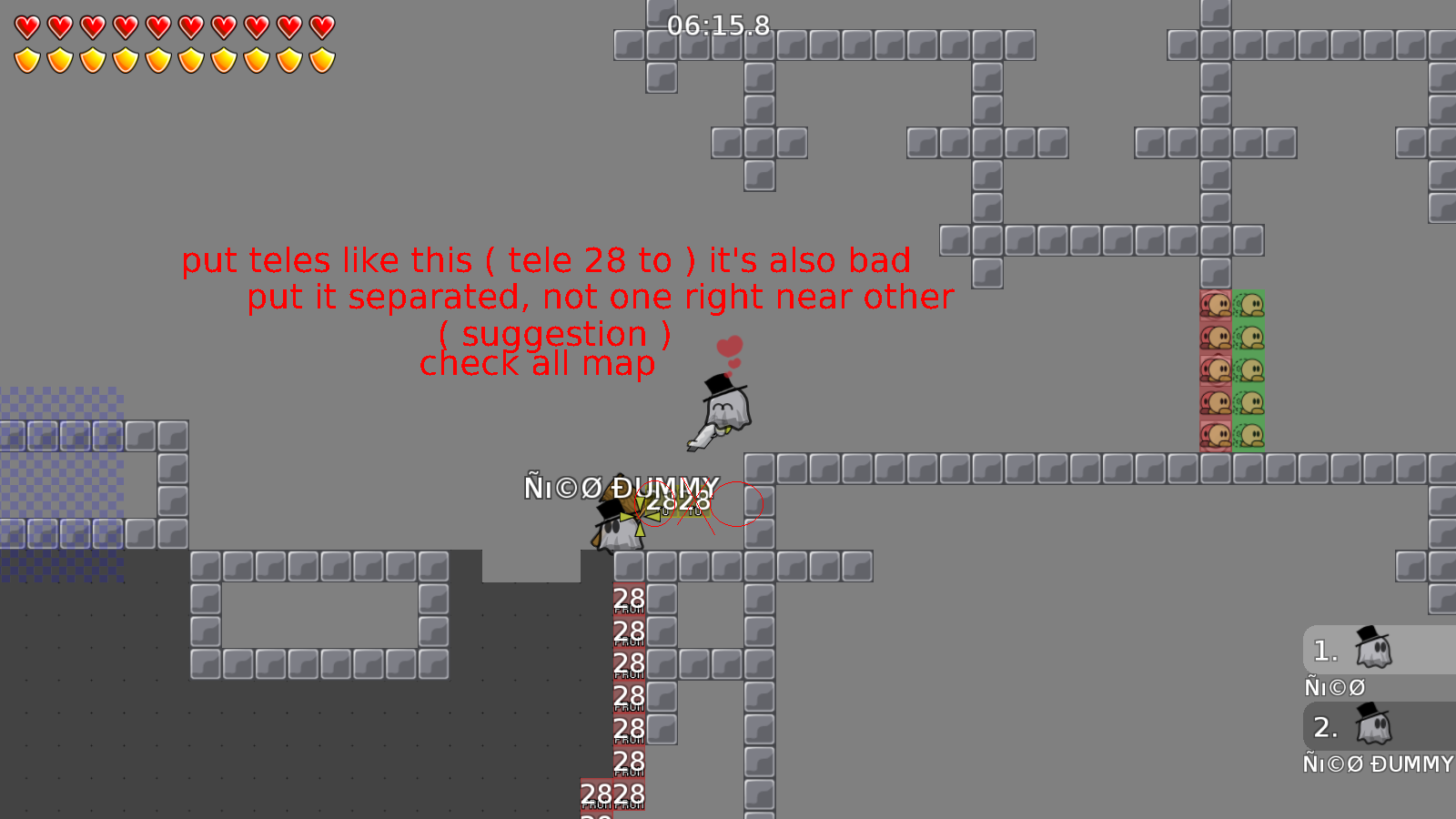This screenshot has width=1456, height=819.
Task: Click the frozen dummy tee below its nameplate
Action: pyautogui.click(x=619, y=528)
